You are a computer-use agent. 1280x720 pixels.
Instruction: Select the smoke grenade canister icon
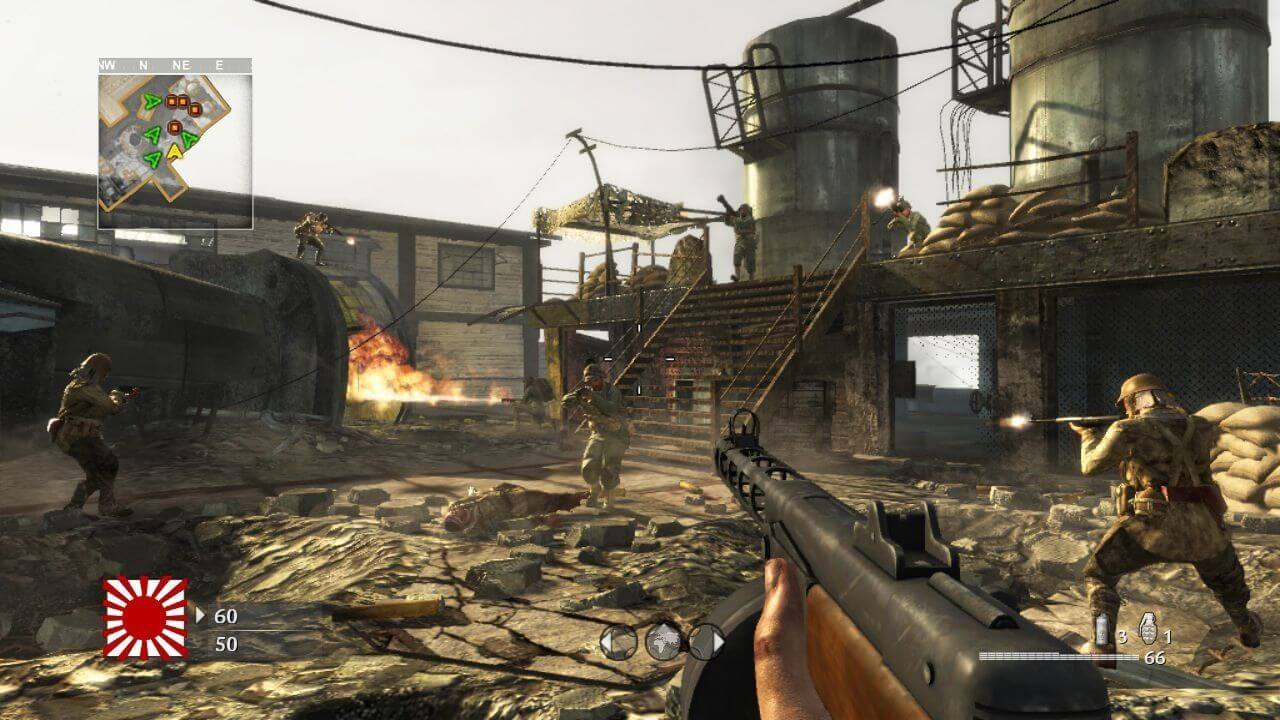[x=1102, y=630]
